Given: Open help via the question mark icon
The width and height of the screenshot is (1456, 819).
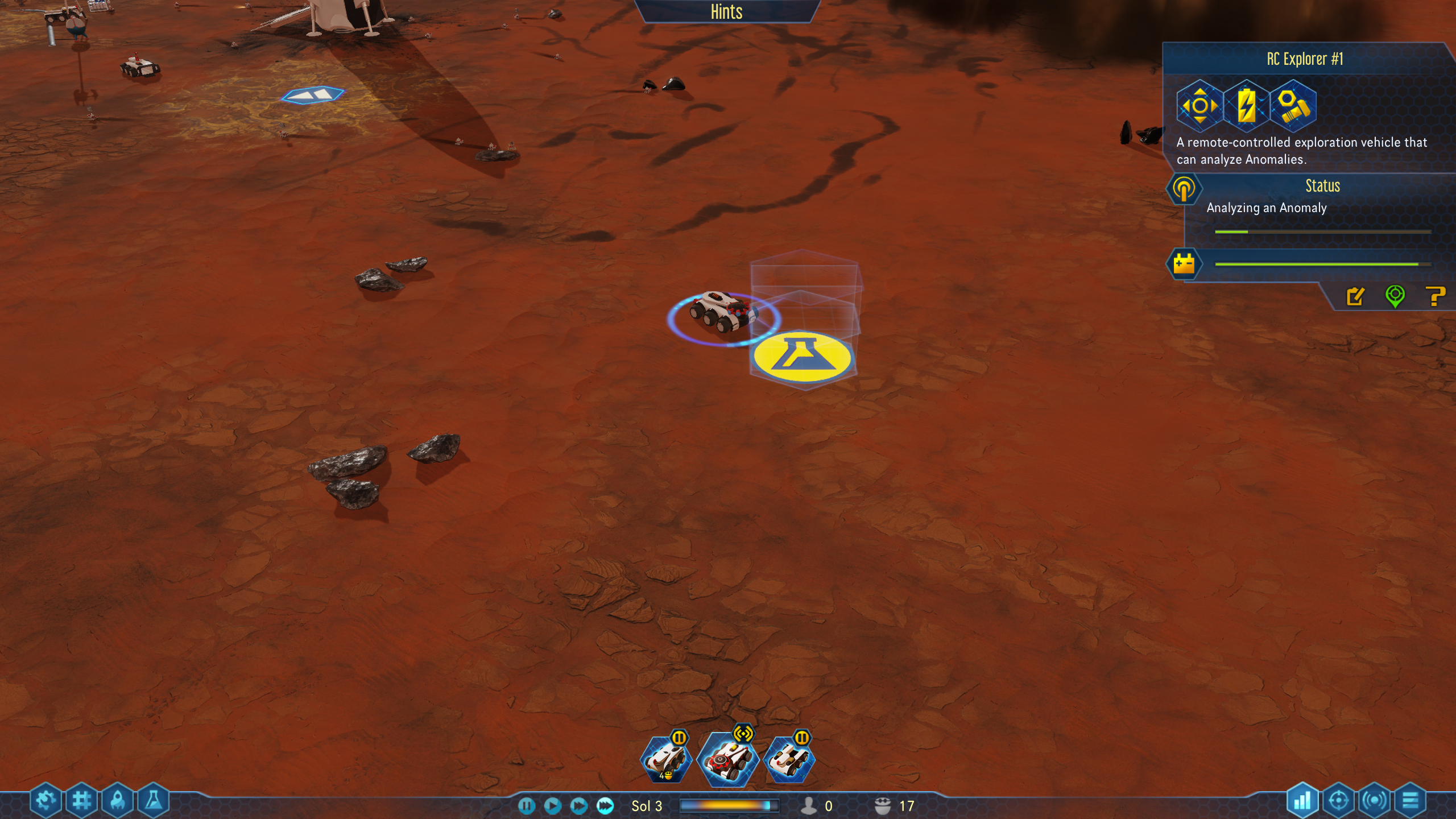Looking at the screenshot, I should click(x=1436, y=296).
